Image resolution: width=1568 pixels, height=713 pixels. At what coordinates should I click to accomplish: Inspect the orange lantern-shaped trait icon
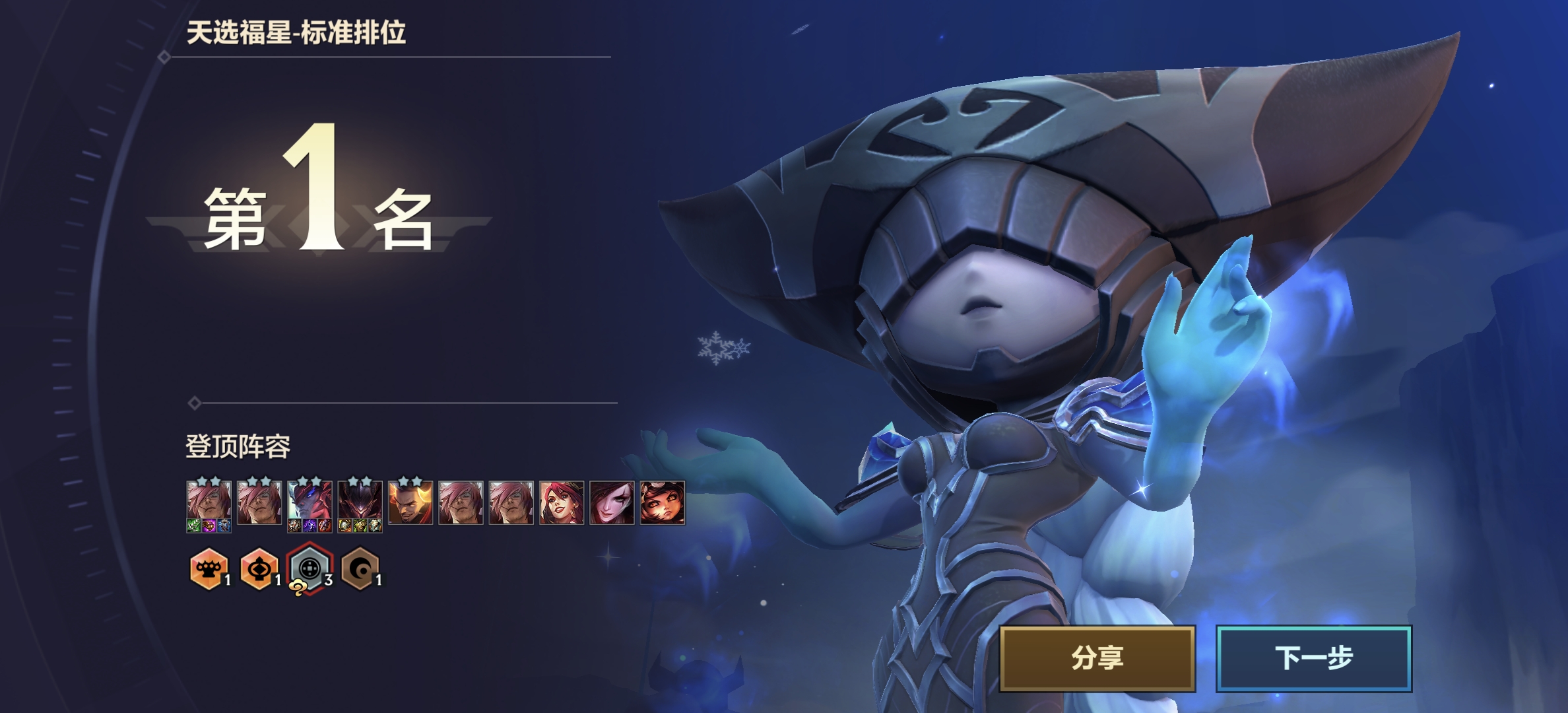[x=259, y=568]
